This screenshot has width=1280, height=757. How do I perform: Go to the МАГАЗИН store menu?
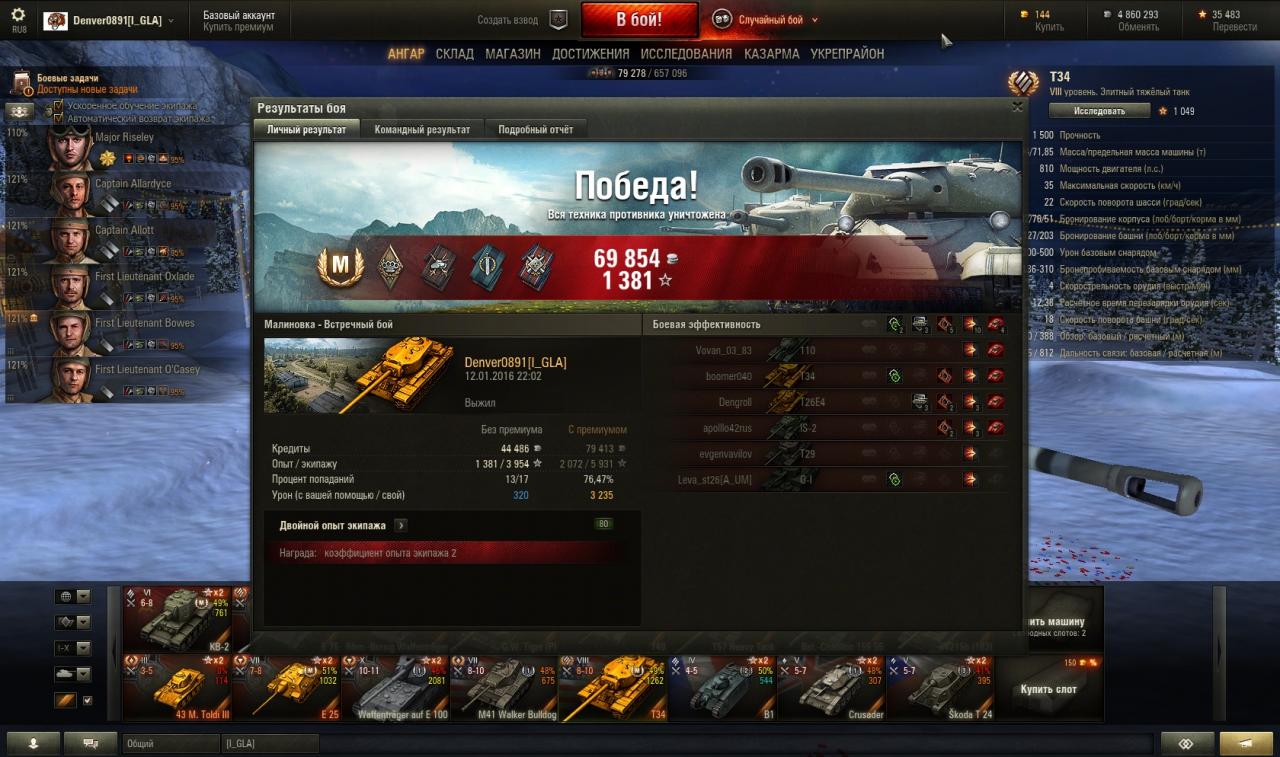pyautogui.click(x=513, y=54)
